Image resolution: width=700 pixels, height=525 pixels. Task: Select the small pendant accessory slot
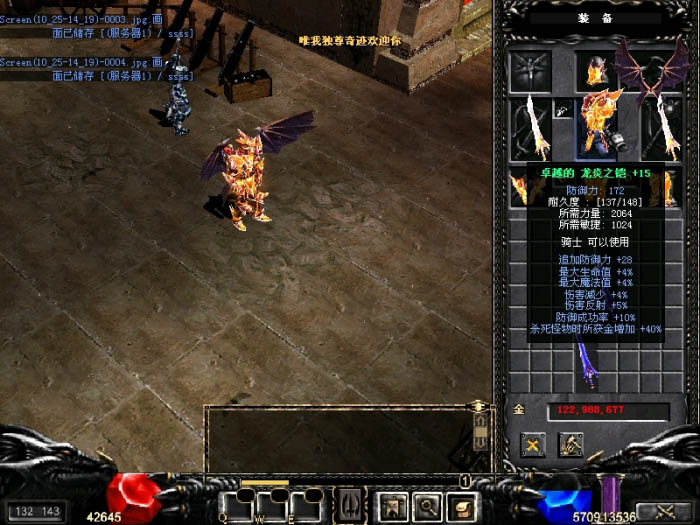(563, 111)
